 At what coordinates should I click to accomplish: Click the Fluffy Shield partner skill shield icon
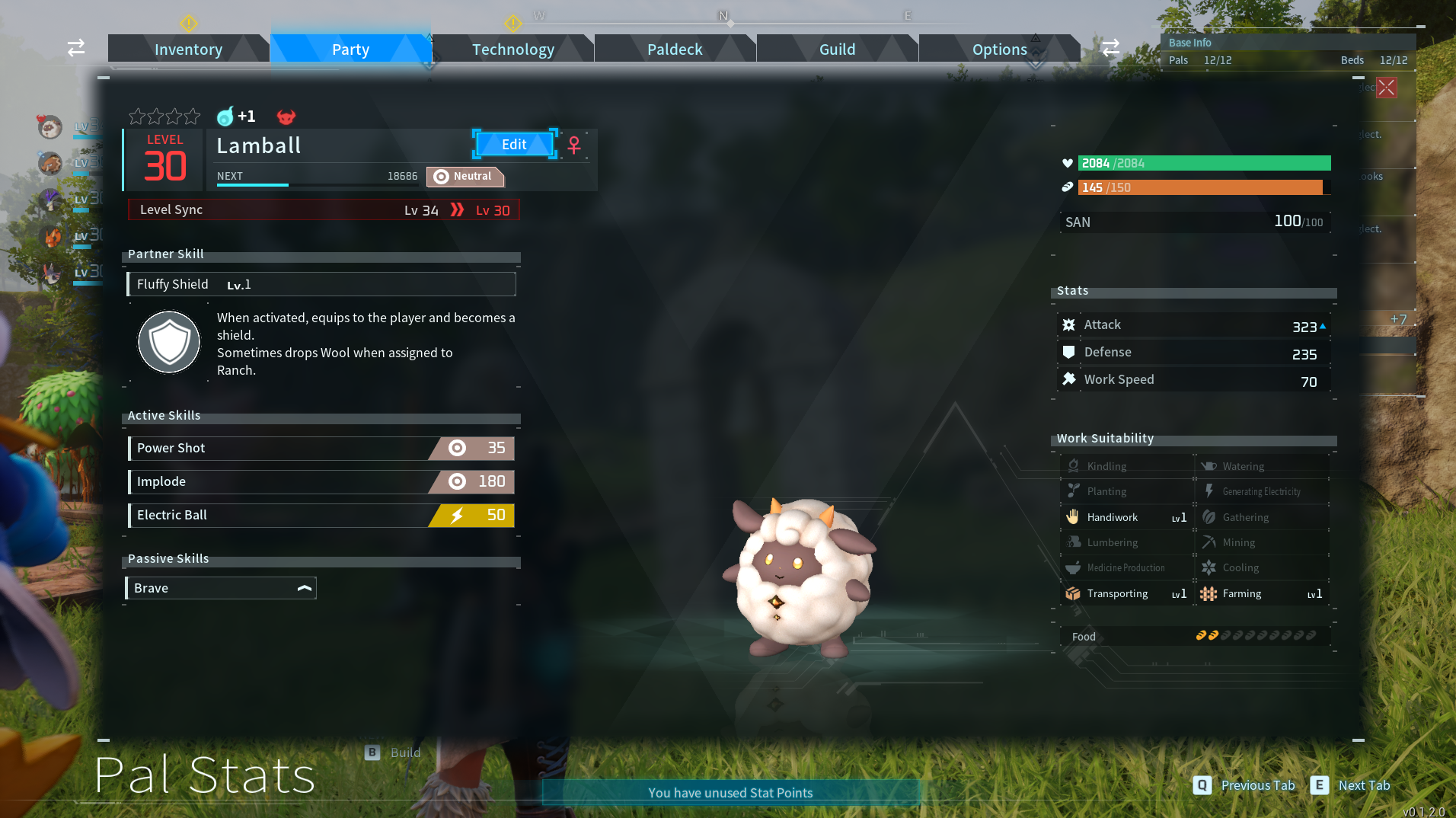[x=168, y=342]
